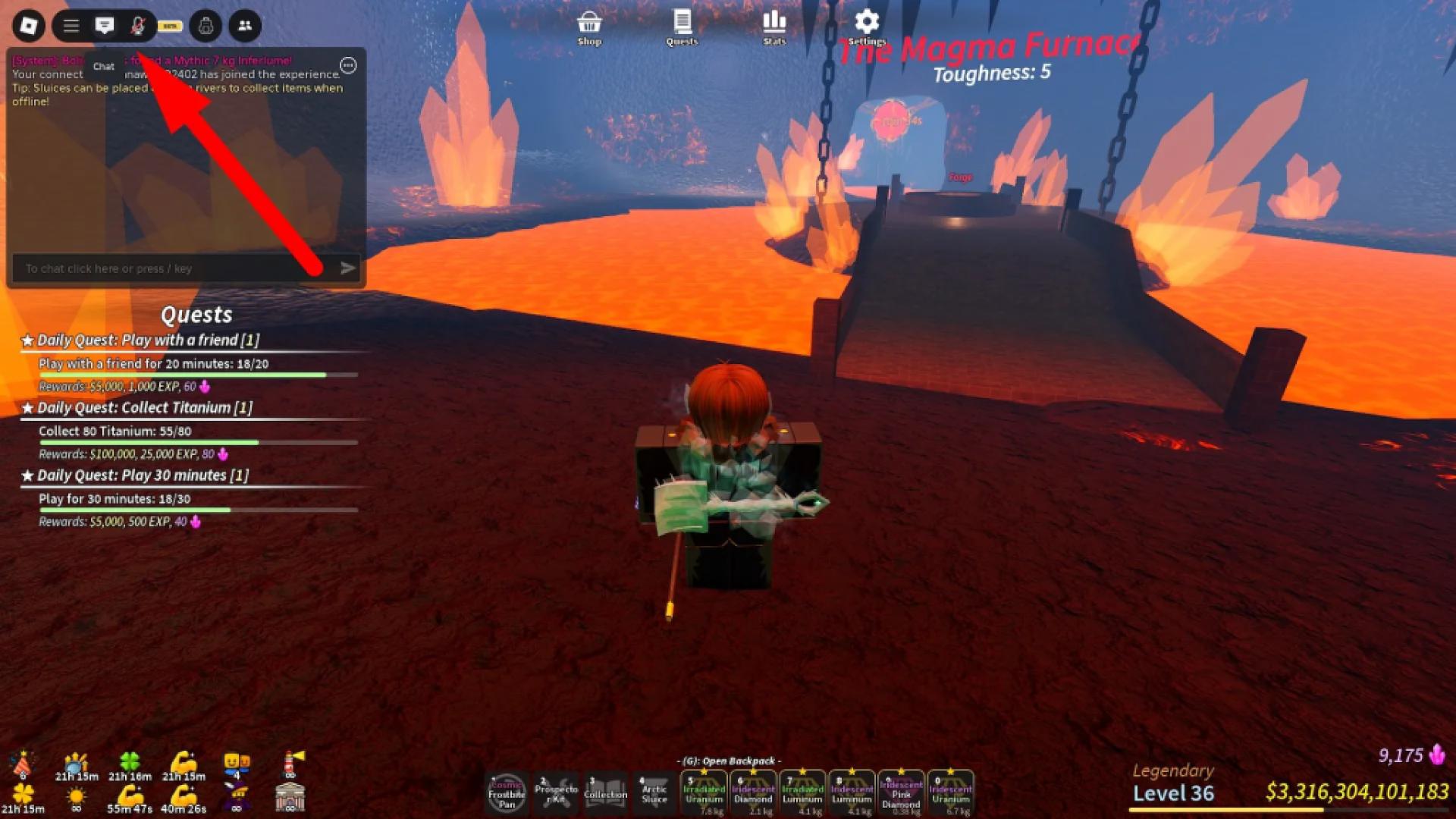Open the Prospector Kit from slot 2

tap(556, 792)
